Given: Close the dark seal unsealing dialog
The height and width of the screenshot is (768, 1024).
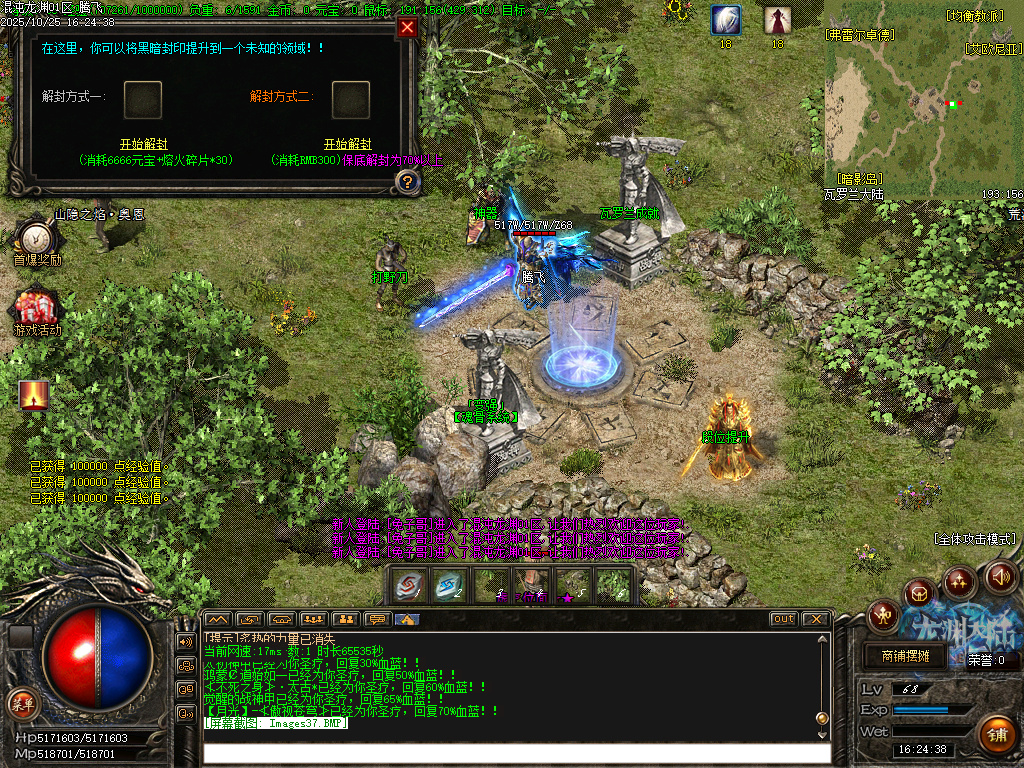Looking at the screenshot, I should [407, 28].
